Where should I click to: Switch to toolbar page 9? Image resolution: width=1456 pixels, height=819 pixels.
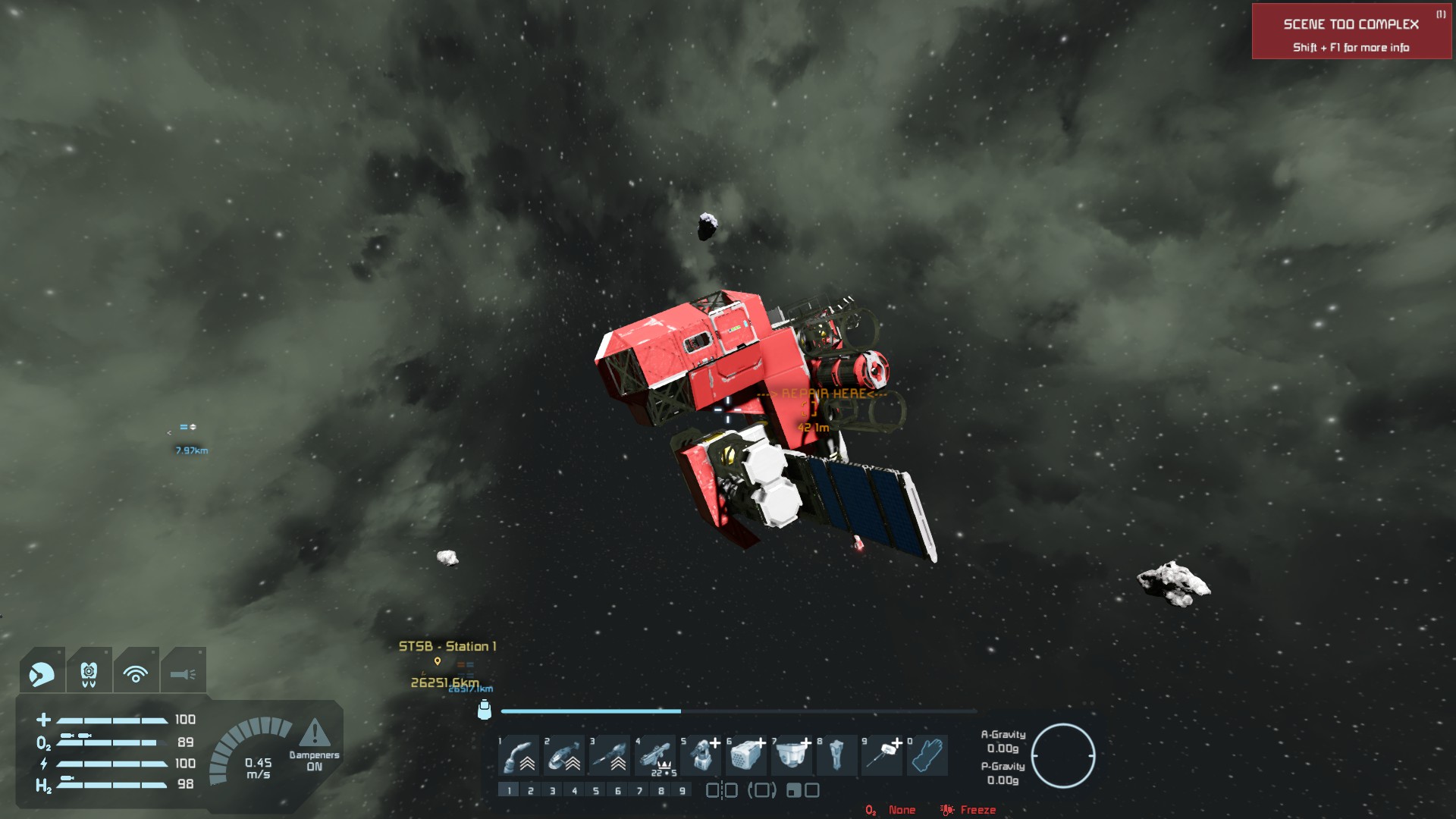coord(682,791)
